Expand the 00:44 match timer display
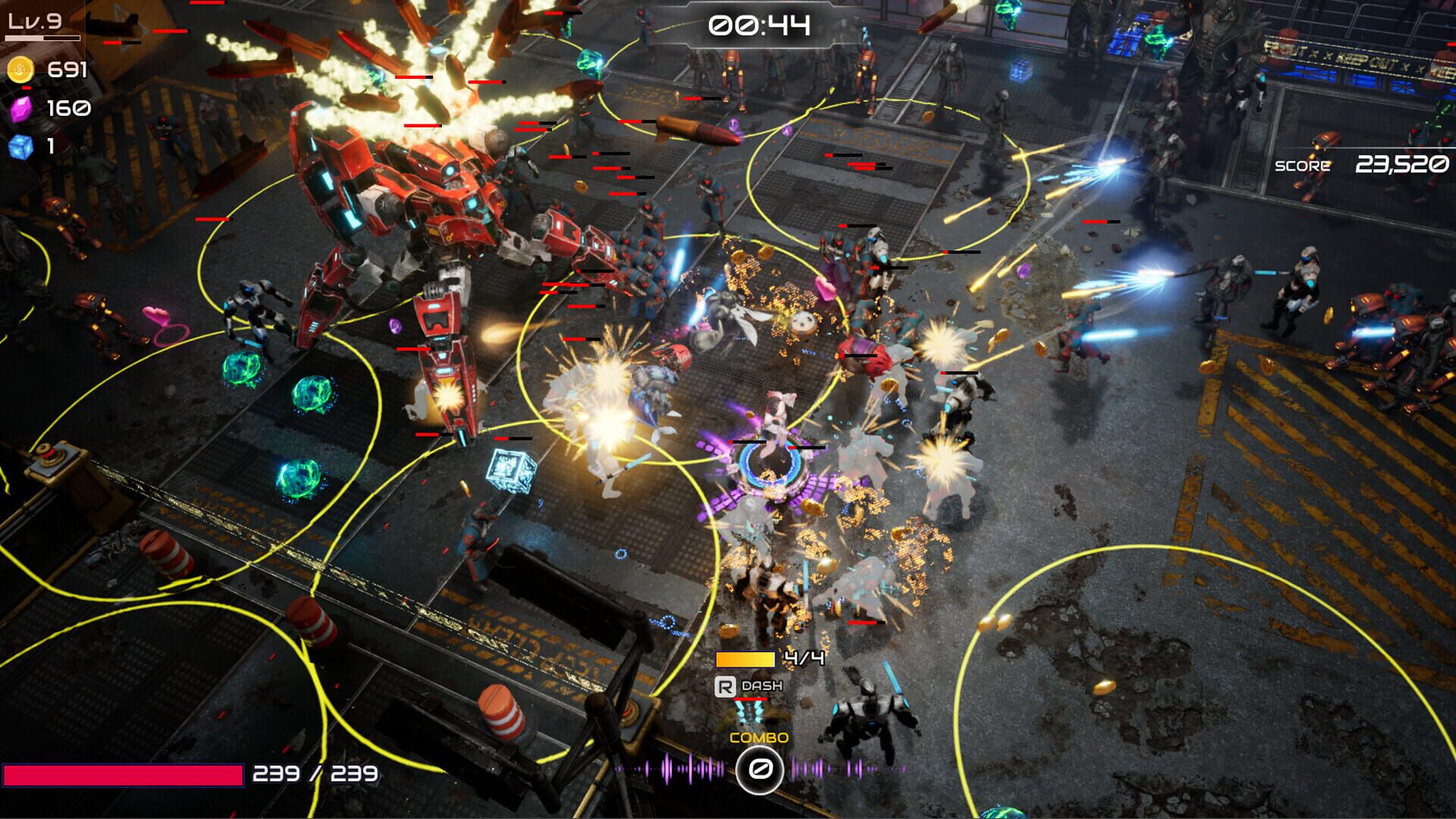Image resolution: width=1456 pixels, height=819 pixels. click(758, 26)
